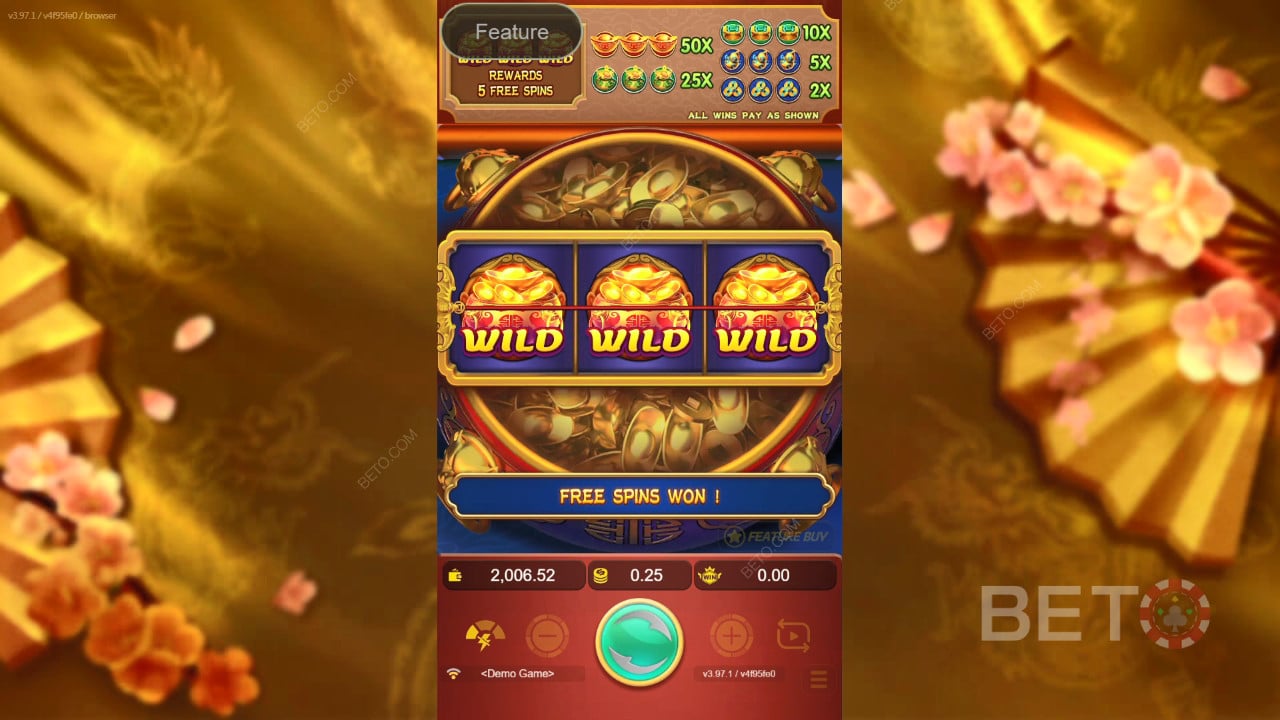
Task: Click the FREE SPINS WON banner
Action: point(641,497)
